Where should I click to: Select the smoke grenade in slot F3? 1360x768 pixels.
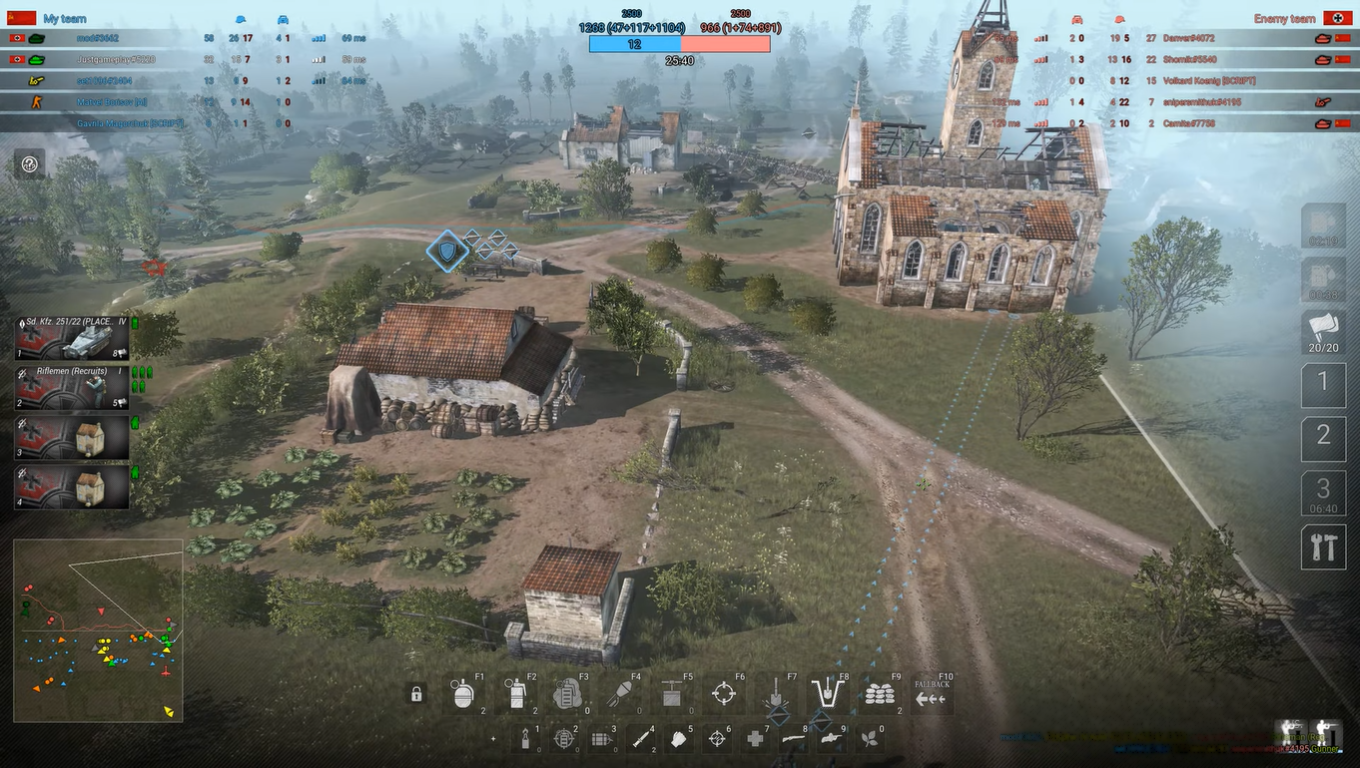pyautogui.click(x=570, y=696)
